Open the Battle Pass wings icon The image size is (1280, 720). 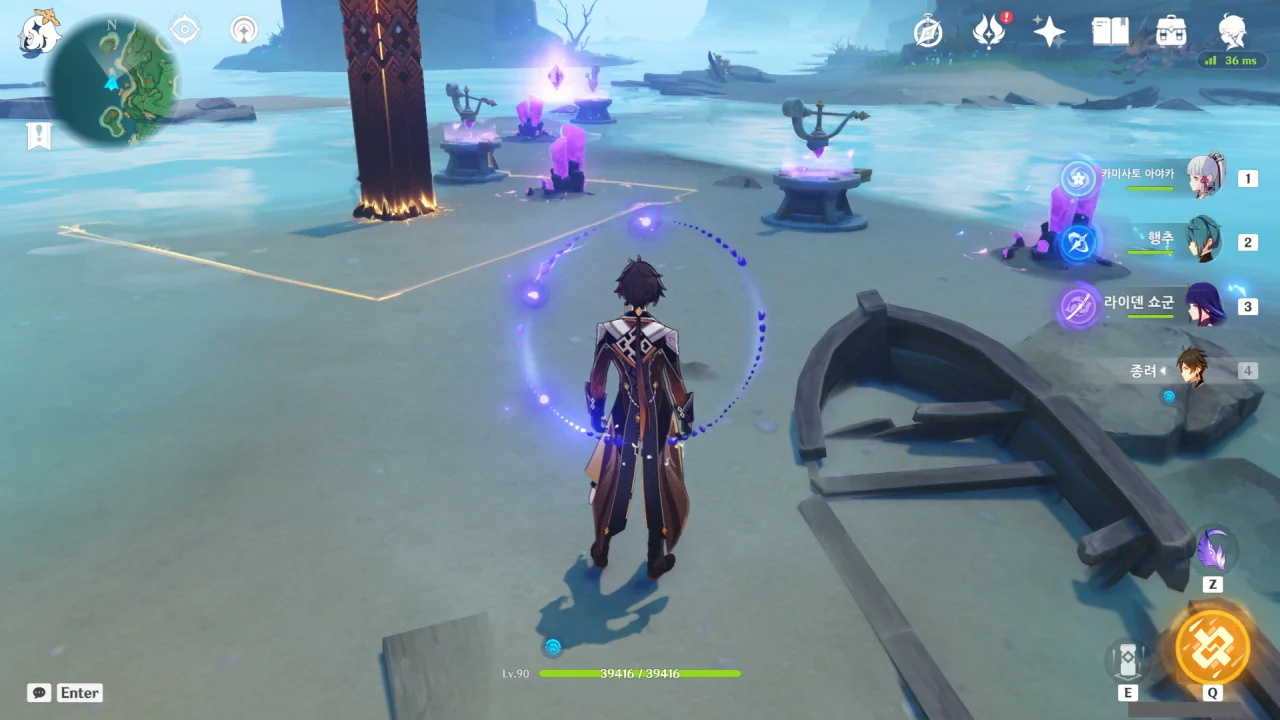click(x=989, y=32)
